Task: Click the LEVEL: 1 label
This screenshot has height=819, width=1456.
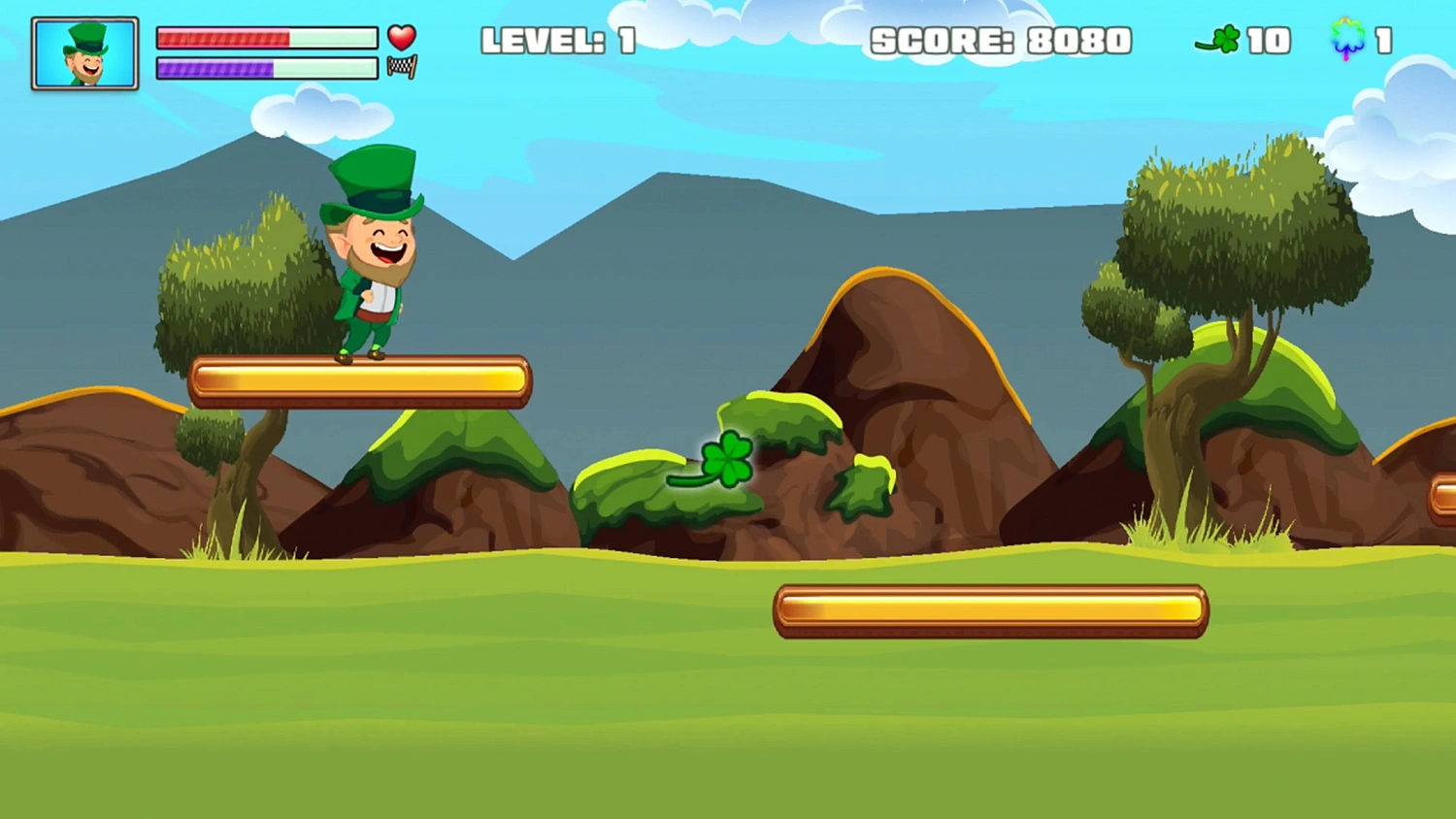Action: (558, 40)
